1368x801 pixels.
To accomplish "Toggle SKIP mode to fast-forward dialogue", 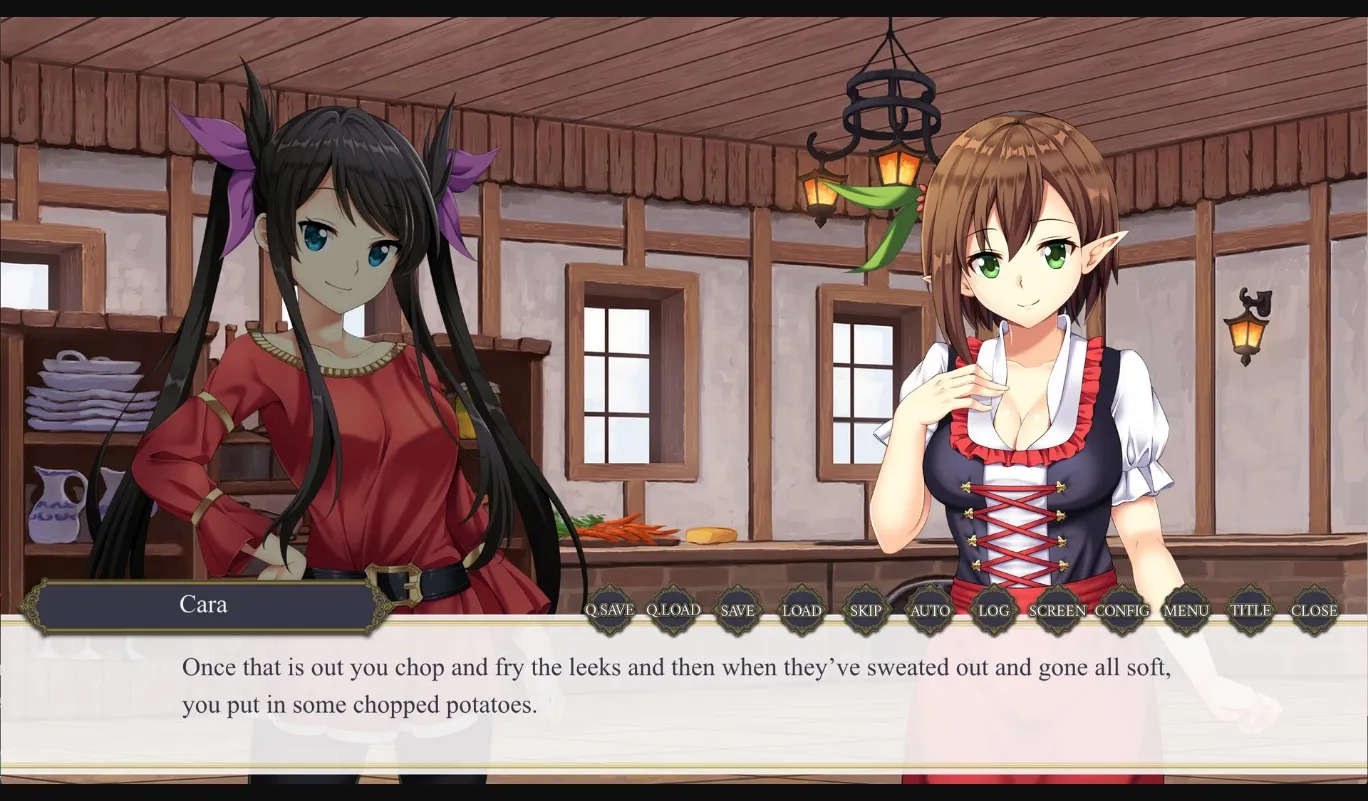I will pos(866,610).
